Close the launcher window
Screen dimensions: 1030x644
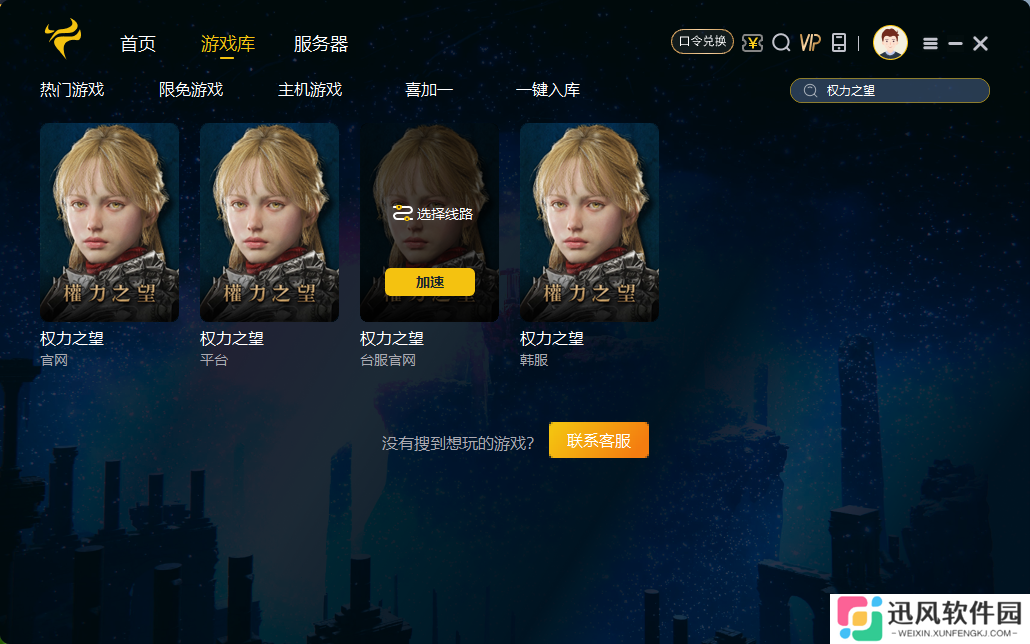981,43
